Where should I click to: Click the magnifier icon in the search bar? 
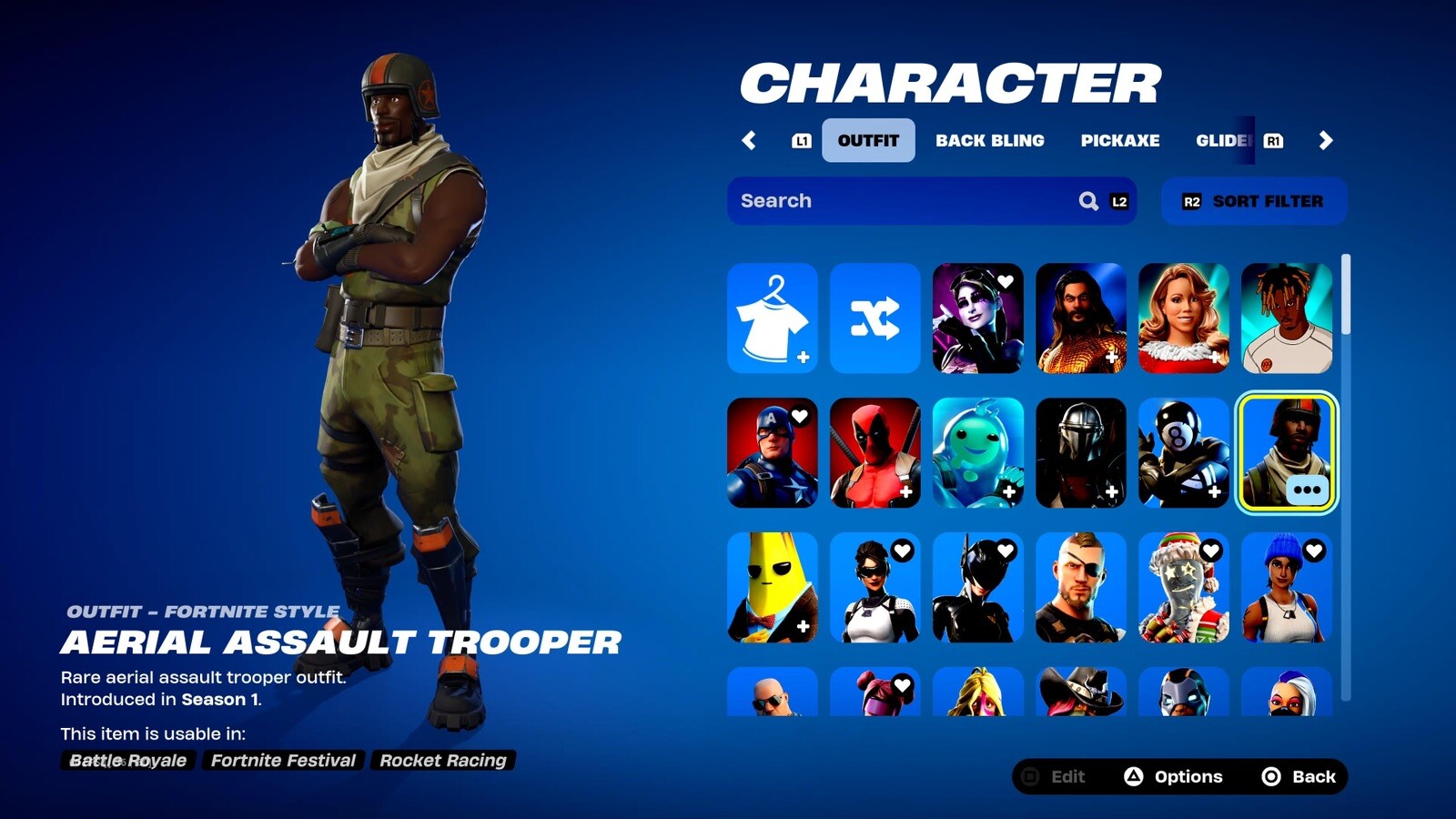coord(1088,201)
